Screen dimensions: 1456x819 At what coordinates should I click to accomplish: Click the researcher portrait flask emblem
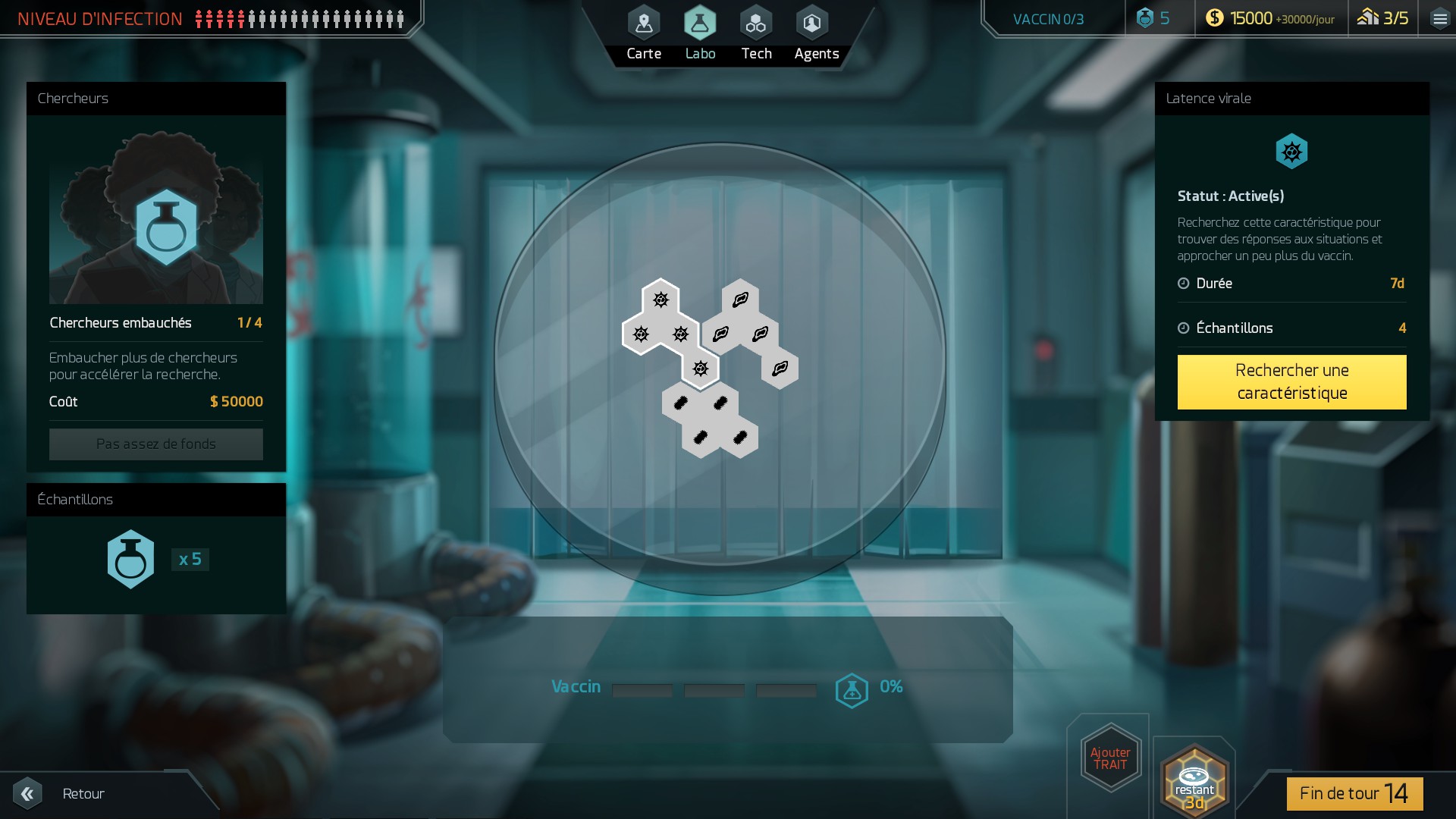pyautogui.click(x=166, y=226)
